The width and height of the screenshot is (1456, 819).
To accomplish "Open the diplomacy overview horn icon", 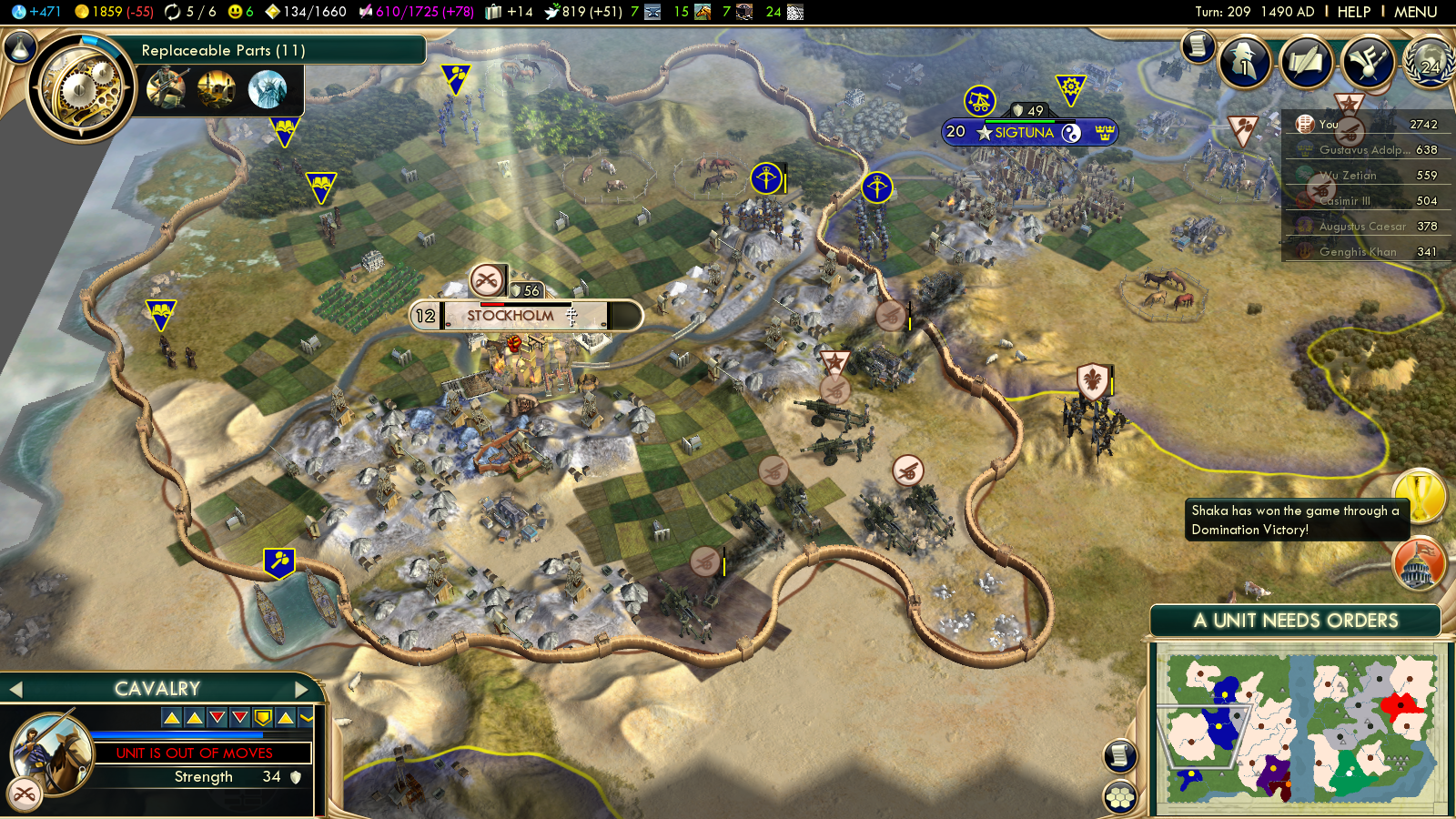I will (x=1367, y=62).
